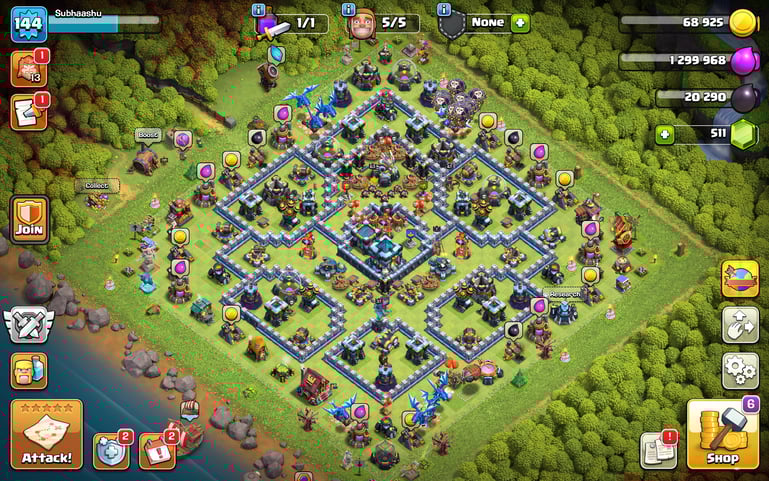Screen dimensions: 769x481
Task: Open the level 13 trophy league icon
Action: tap(27, 69)
